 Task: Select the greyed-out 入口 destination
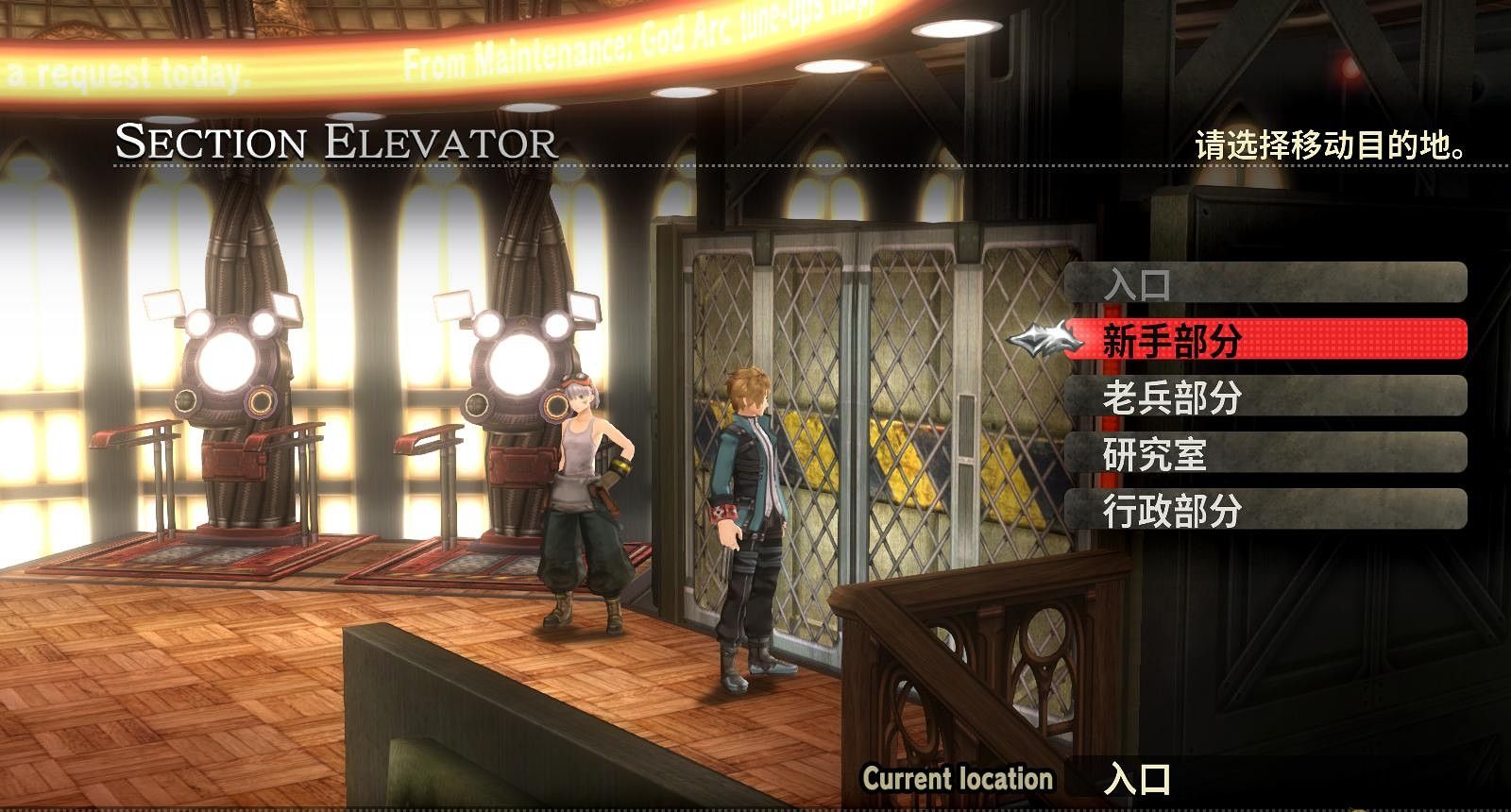(x=1265, y=283)
